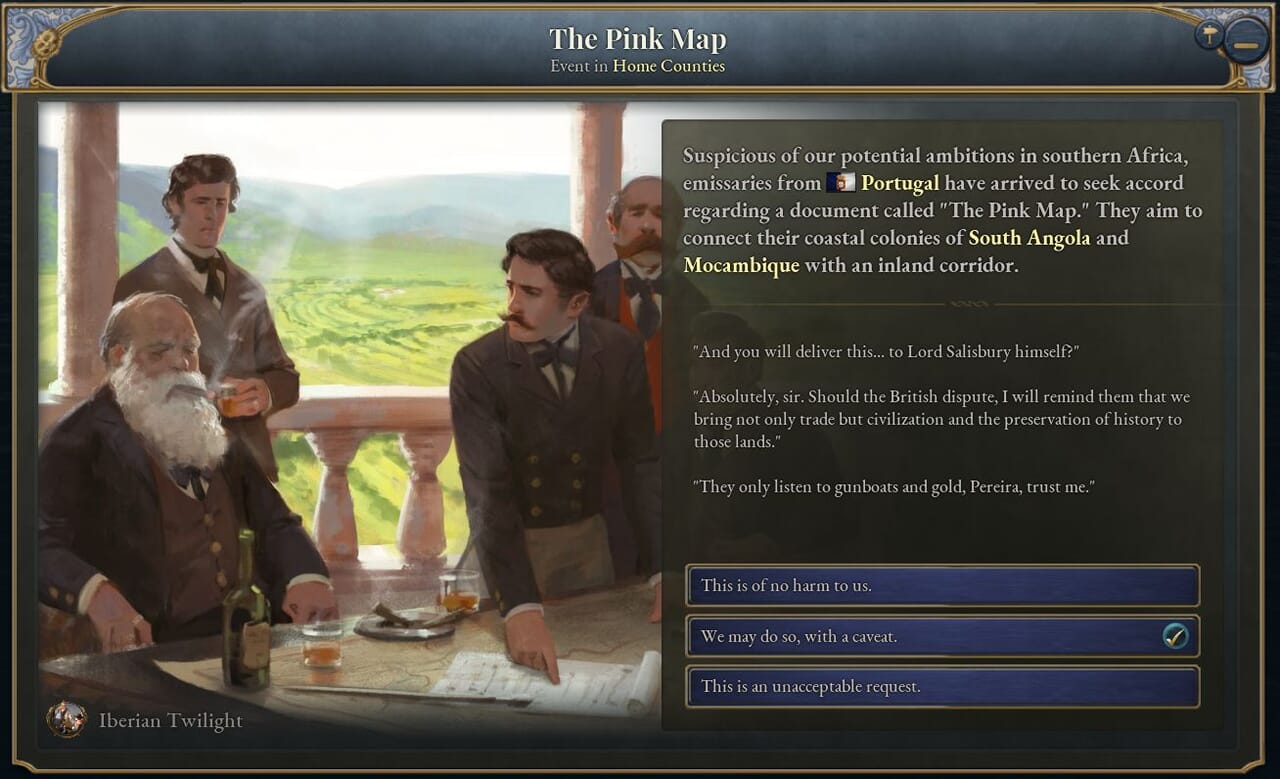
Task: Click the signpost icon button in the header
Action: (1209, 35)
